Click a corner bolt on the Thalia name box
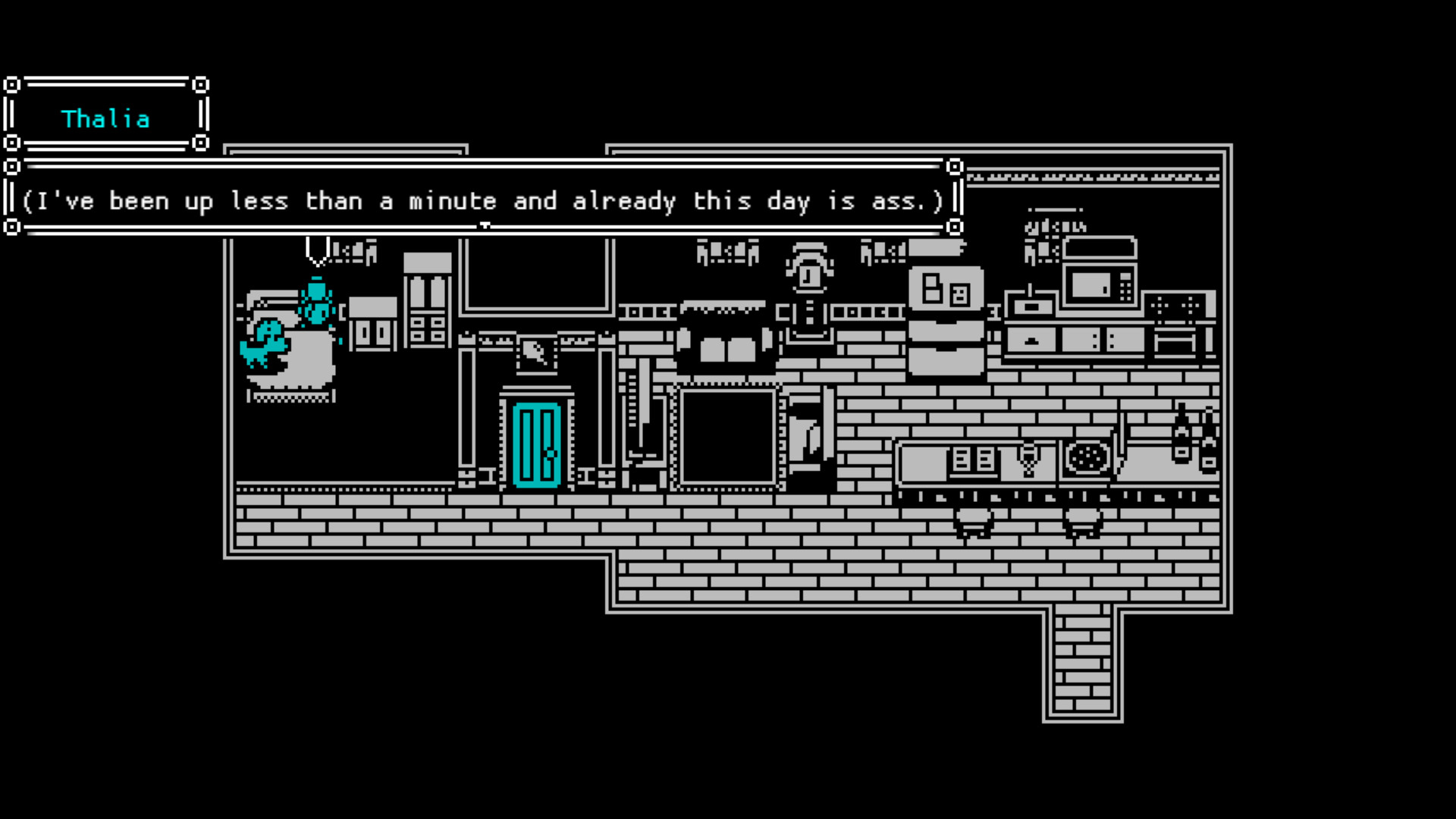 [x=14, y=85]
